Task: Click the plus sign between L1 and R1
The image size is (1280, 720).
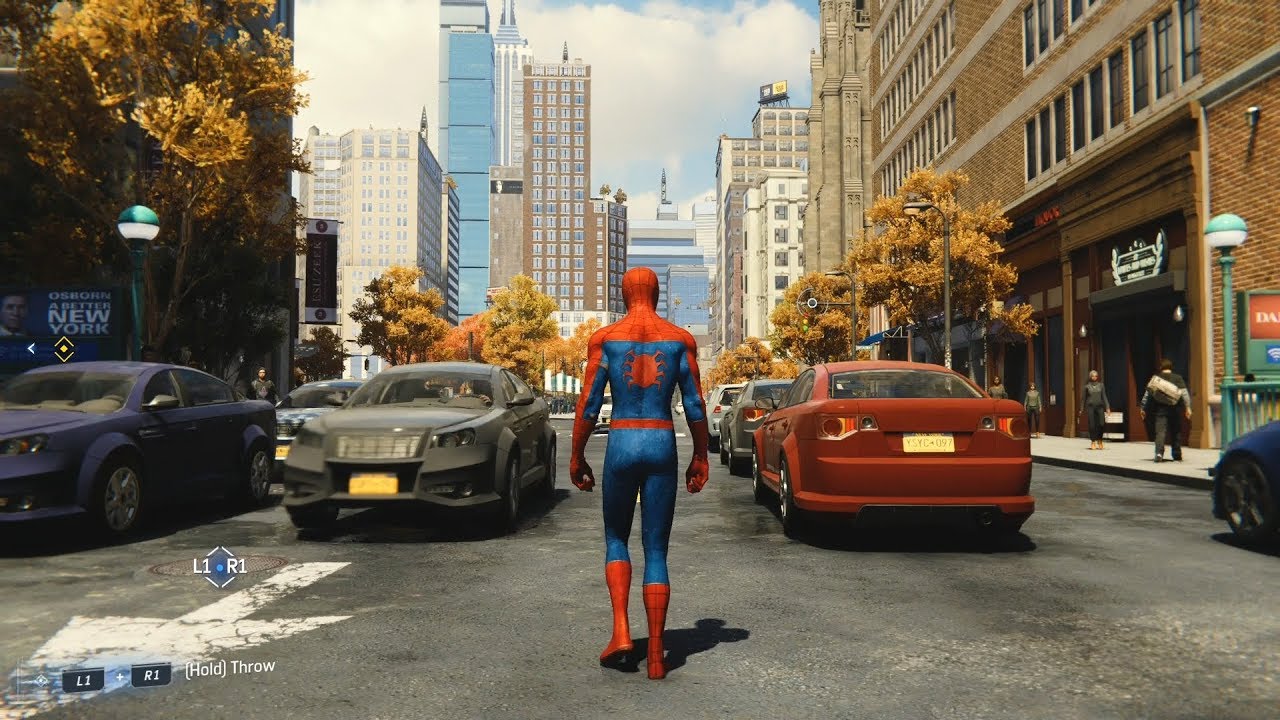Action: point(120,676)
